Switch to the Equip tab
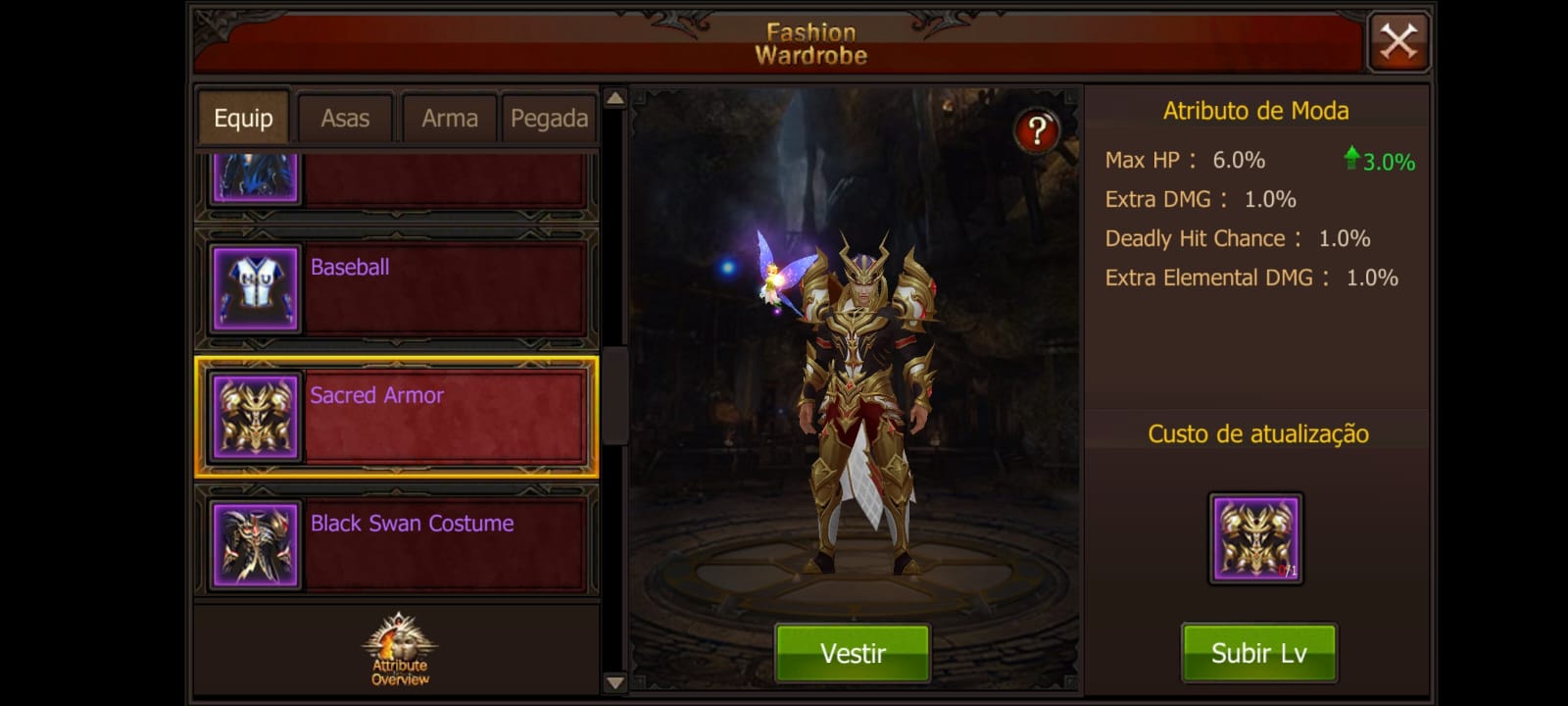1568x706 pixels. coord(243,119)
